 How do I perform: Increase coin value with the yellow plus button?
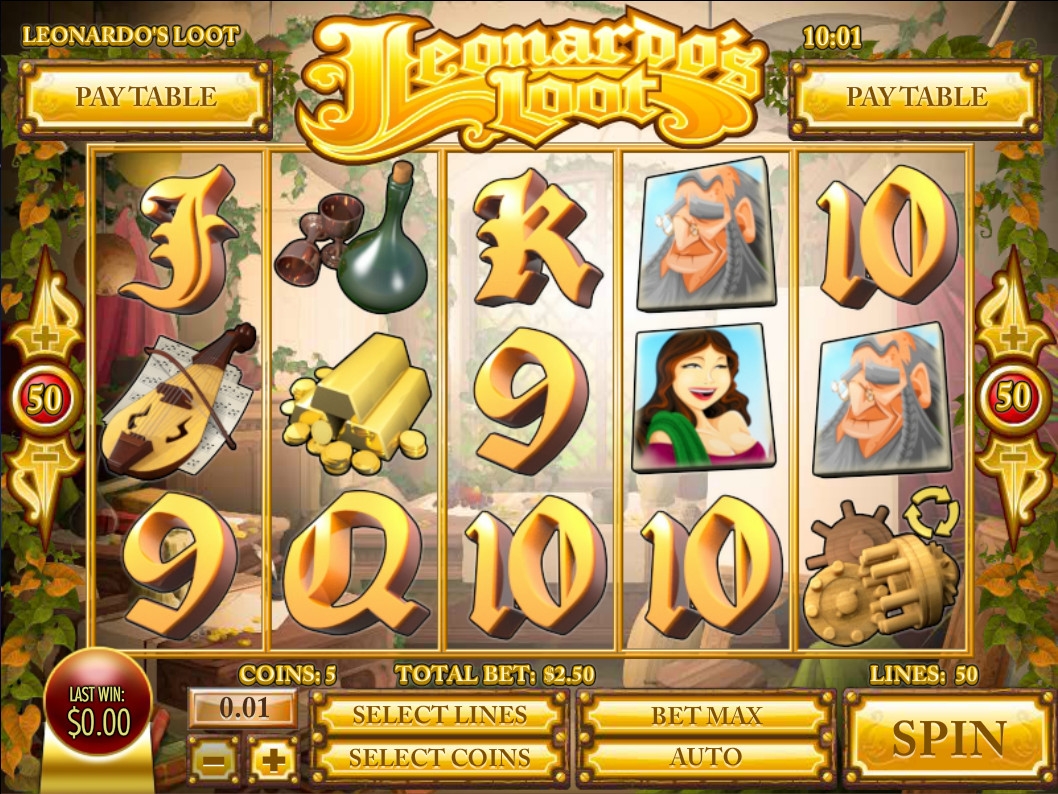[x=272, y=762]
